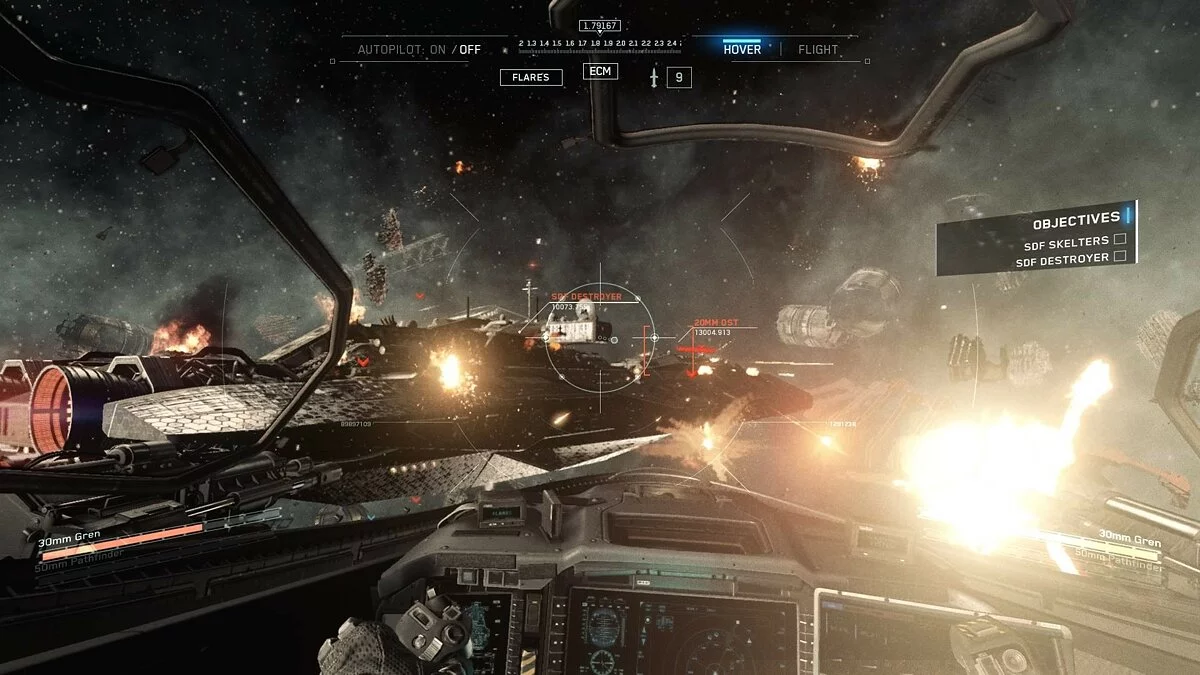Viewport: 1200px width, 675px height.
Task: Trigger the ECM countermeasure box
Action: tap(600, 71)
